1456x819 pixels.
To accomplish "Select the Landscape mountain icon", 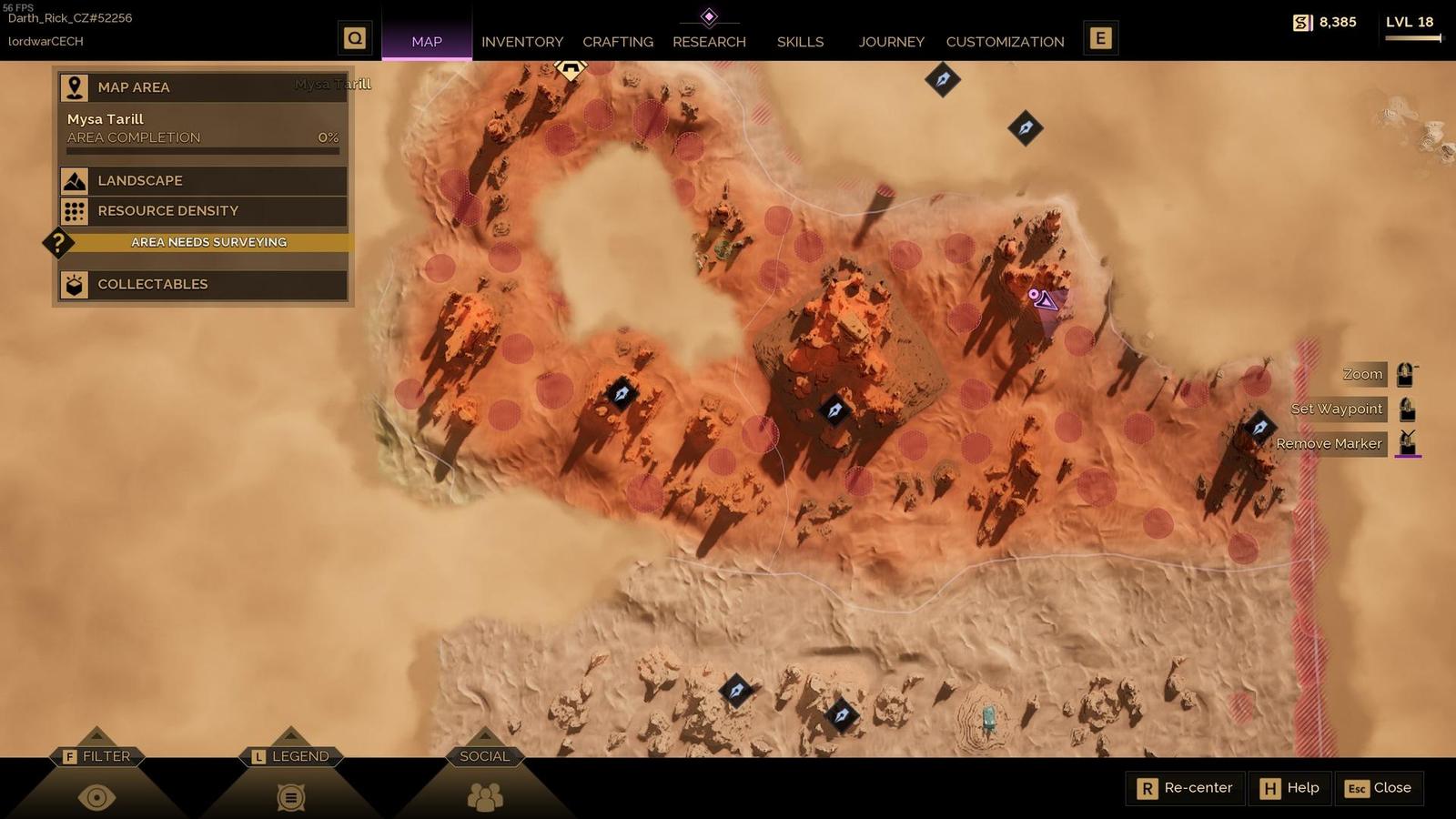I will [x=73, y=180].
